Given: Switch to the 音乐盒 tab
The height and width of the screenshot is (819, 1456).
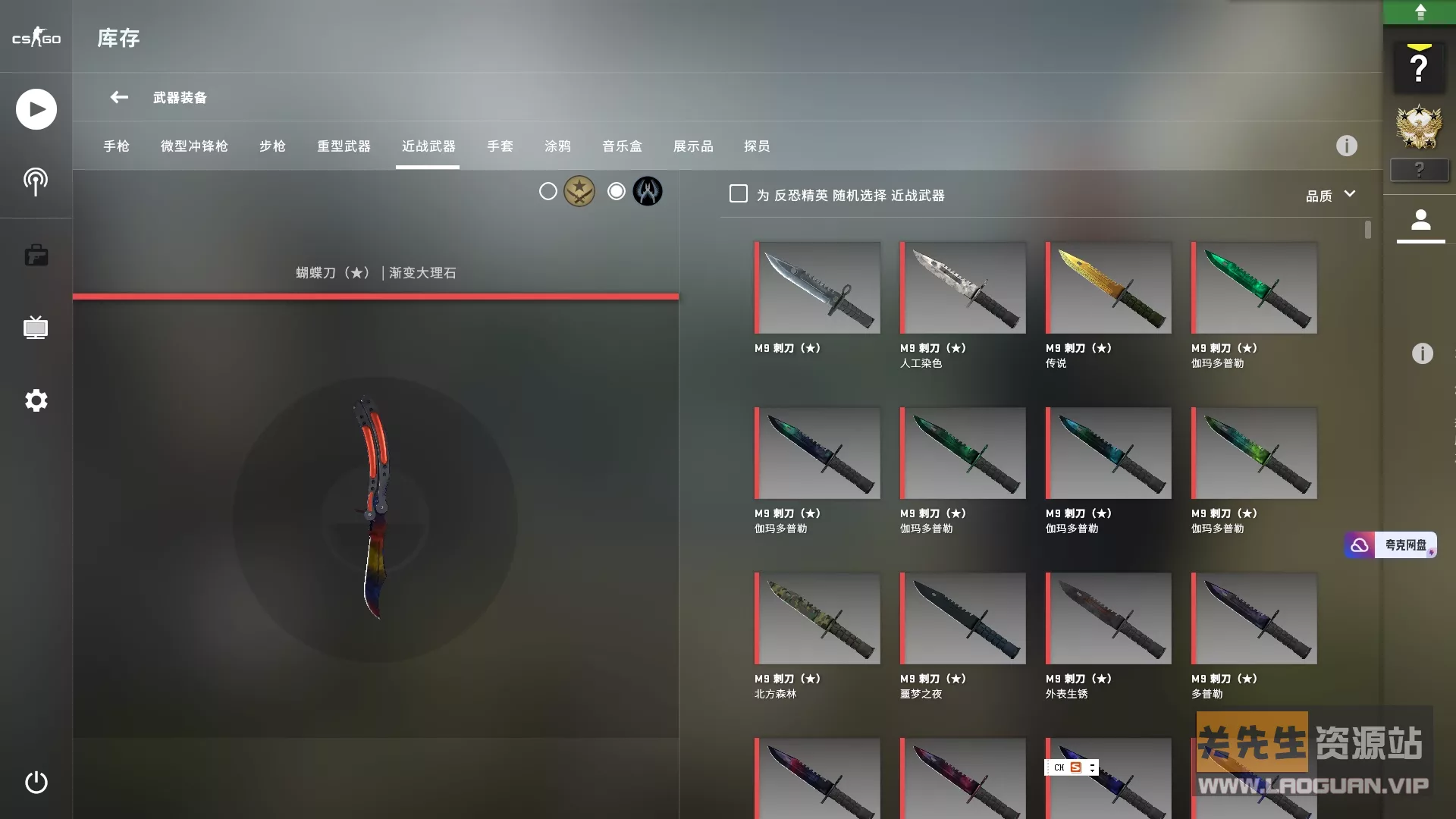Looking at the screenshot, I should click(620, 146).
